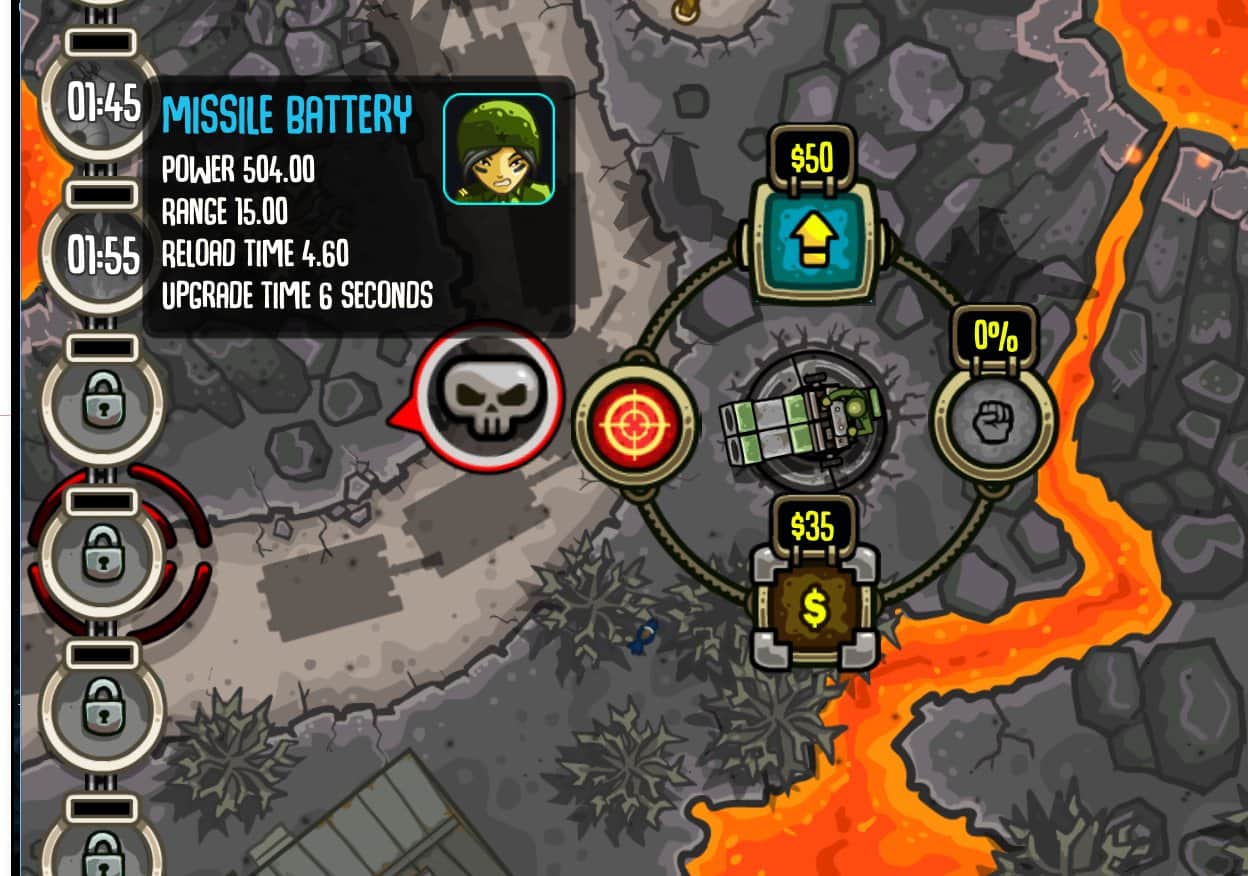Sell the tower for $35

(814, 605)
